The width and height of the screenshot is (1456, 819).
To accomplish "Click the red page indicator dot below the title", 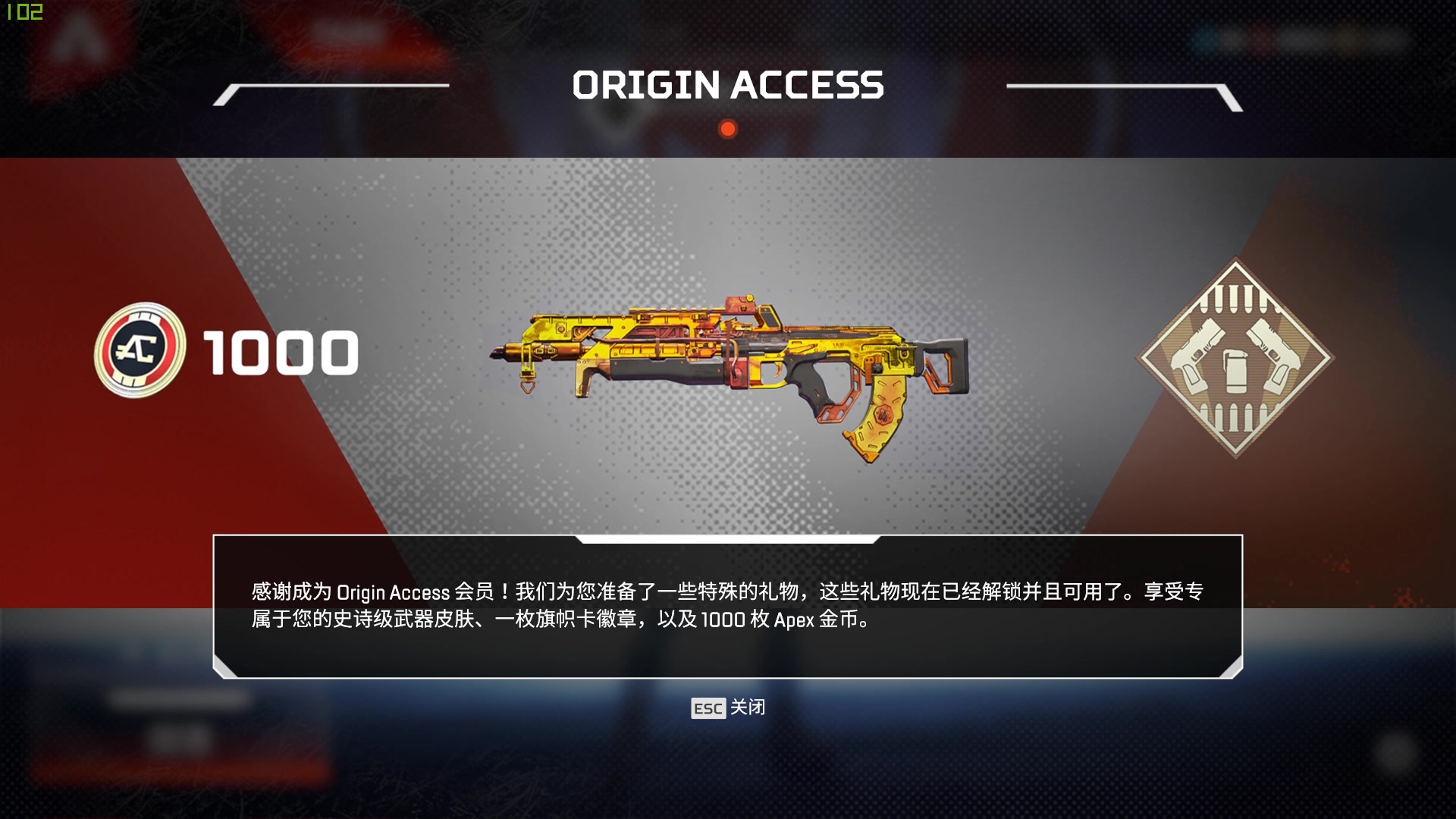I will (x=728, y=129).
